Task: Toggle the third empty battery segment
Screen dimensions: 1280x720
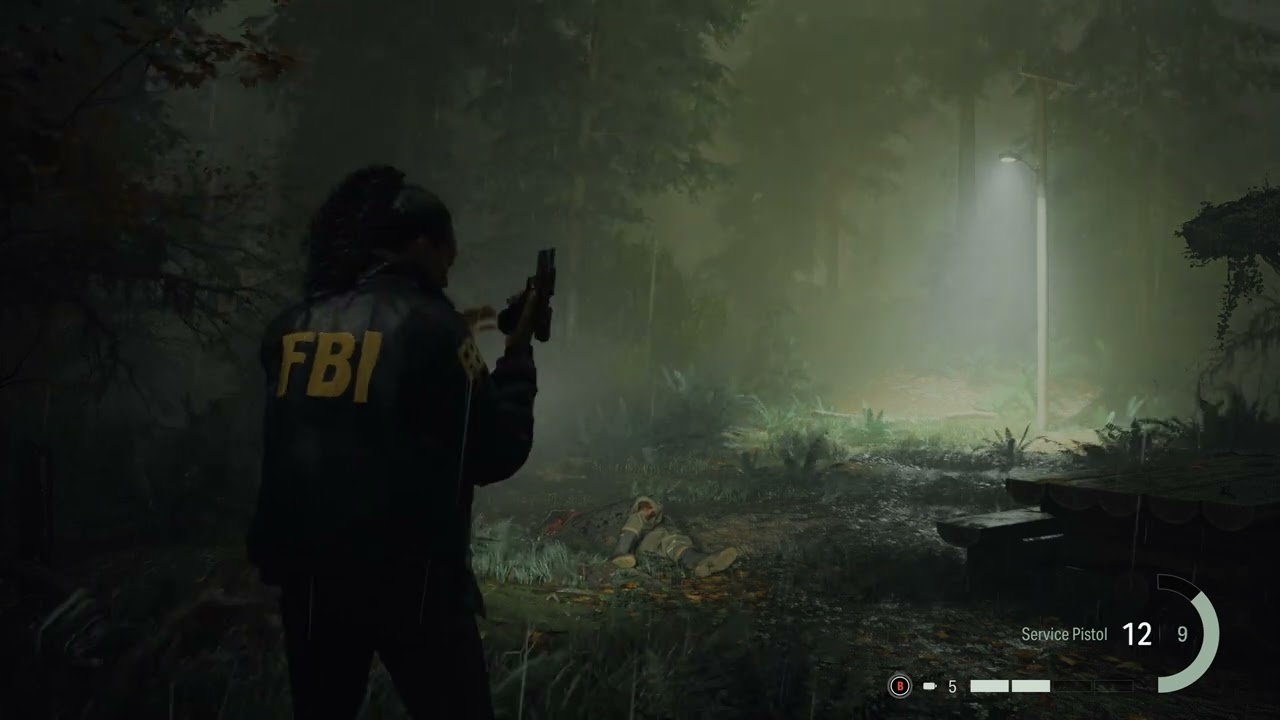Action: 1073,686
